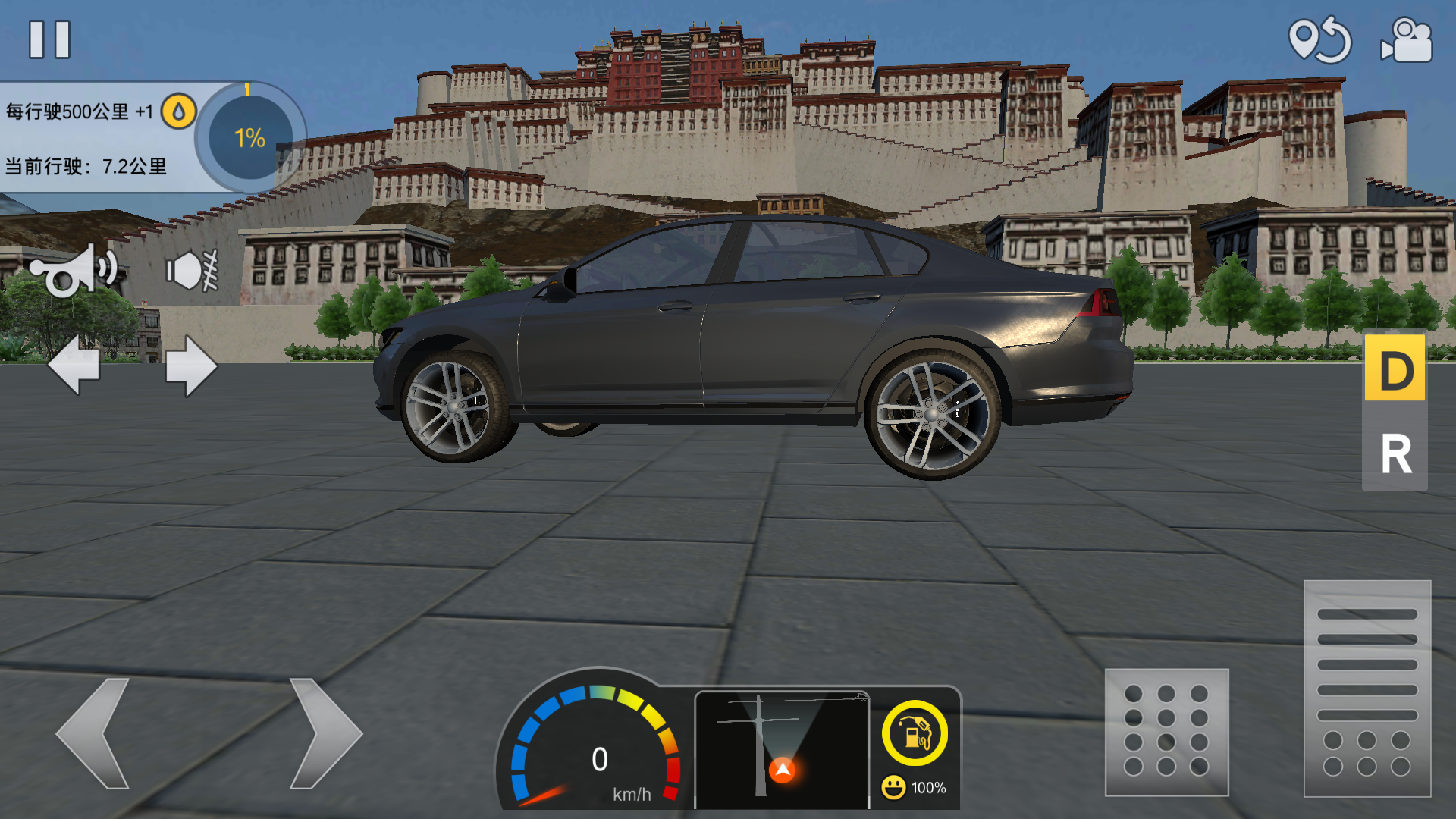Shift into Reverse gear
This screenshot has height=819, width=1456.
click(1395, 453)
